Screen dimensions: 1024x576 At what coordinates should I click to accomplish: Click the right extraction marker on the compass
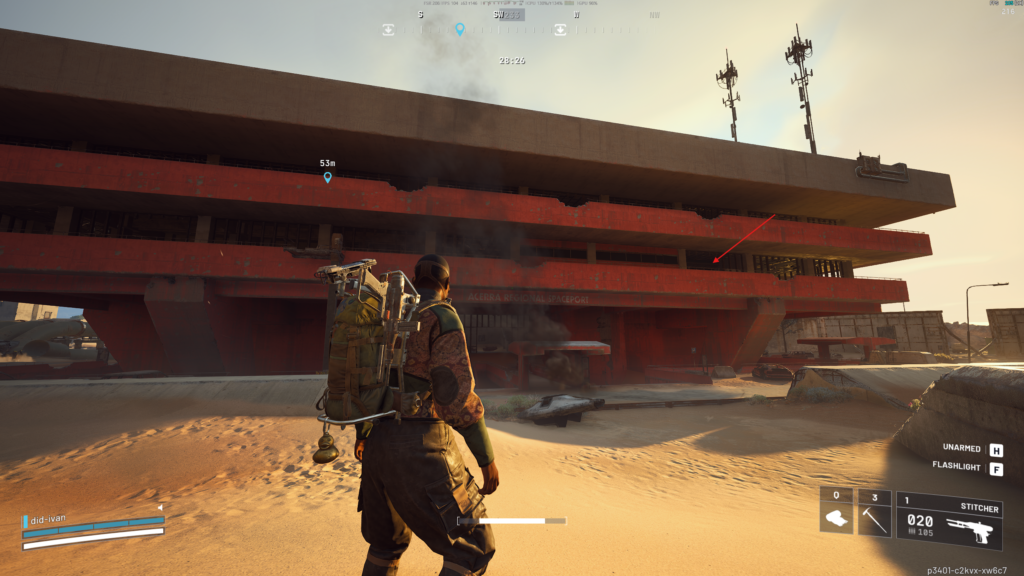[x=560, y=30]
